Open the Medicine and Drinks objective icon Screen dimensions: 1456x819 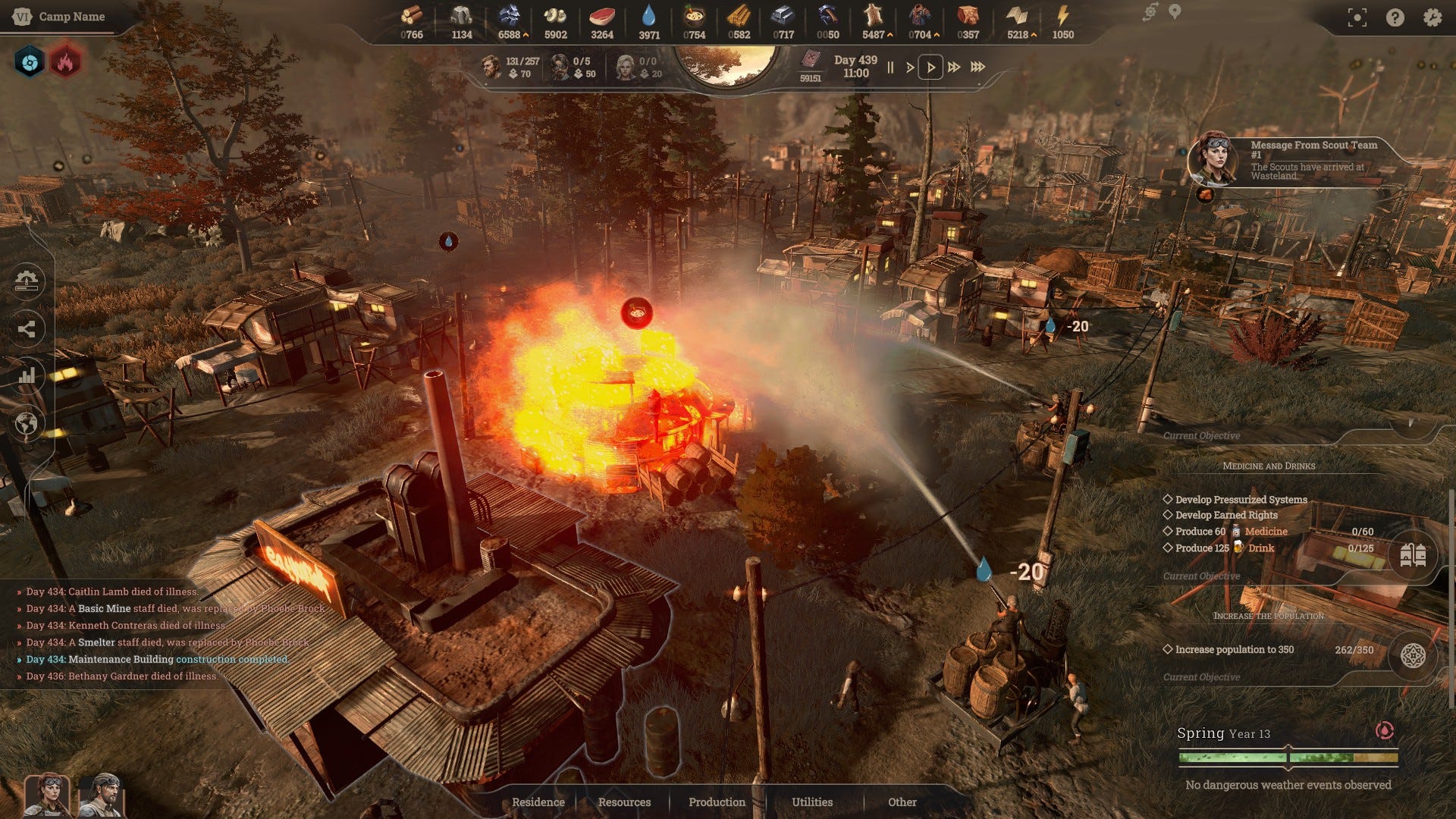click(x=1412, y=555)
